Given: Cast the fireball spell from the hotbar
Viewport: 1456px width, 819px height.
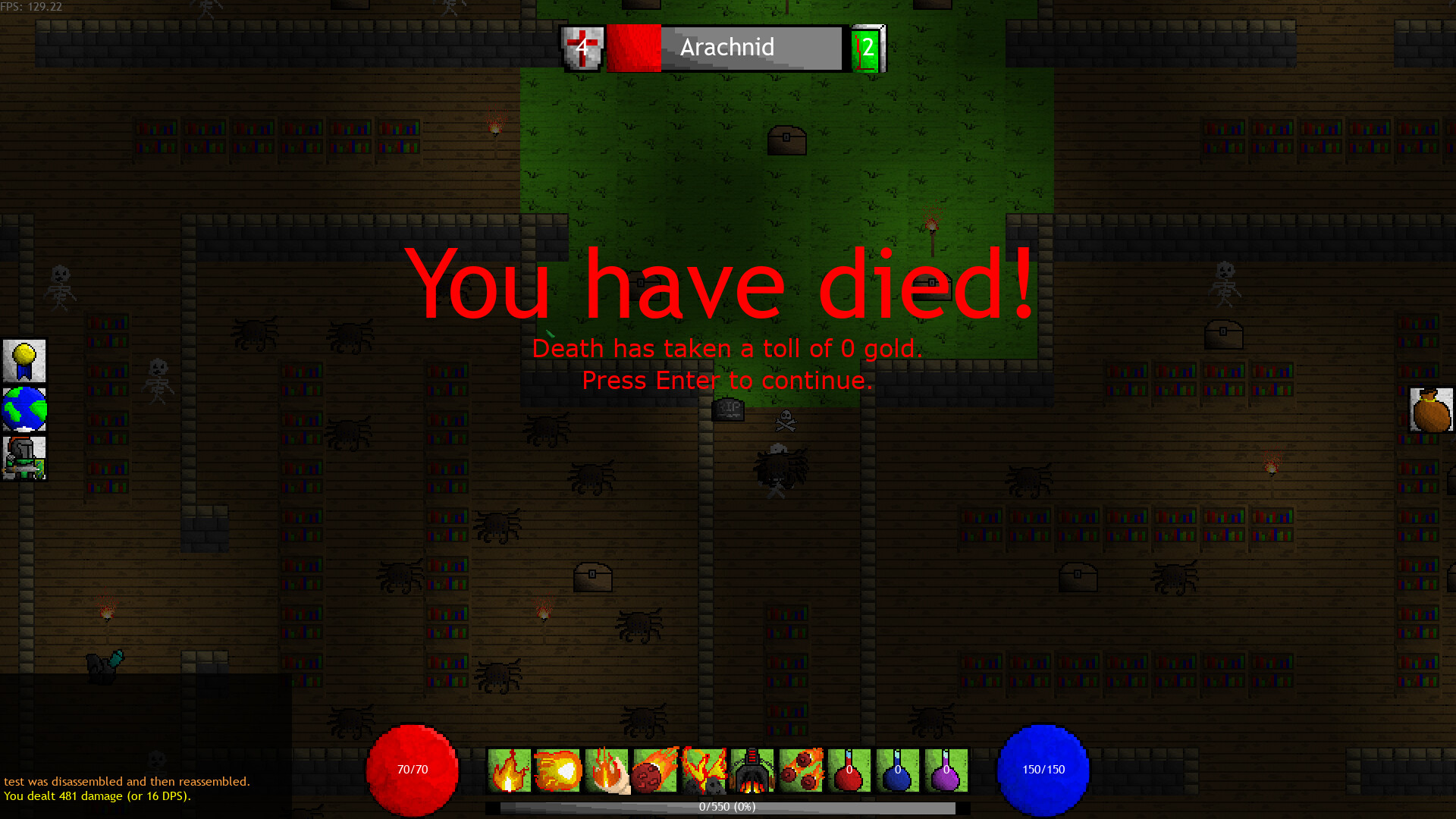Looking at the screenshot, I should (x=558, y=771).
